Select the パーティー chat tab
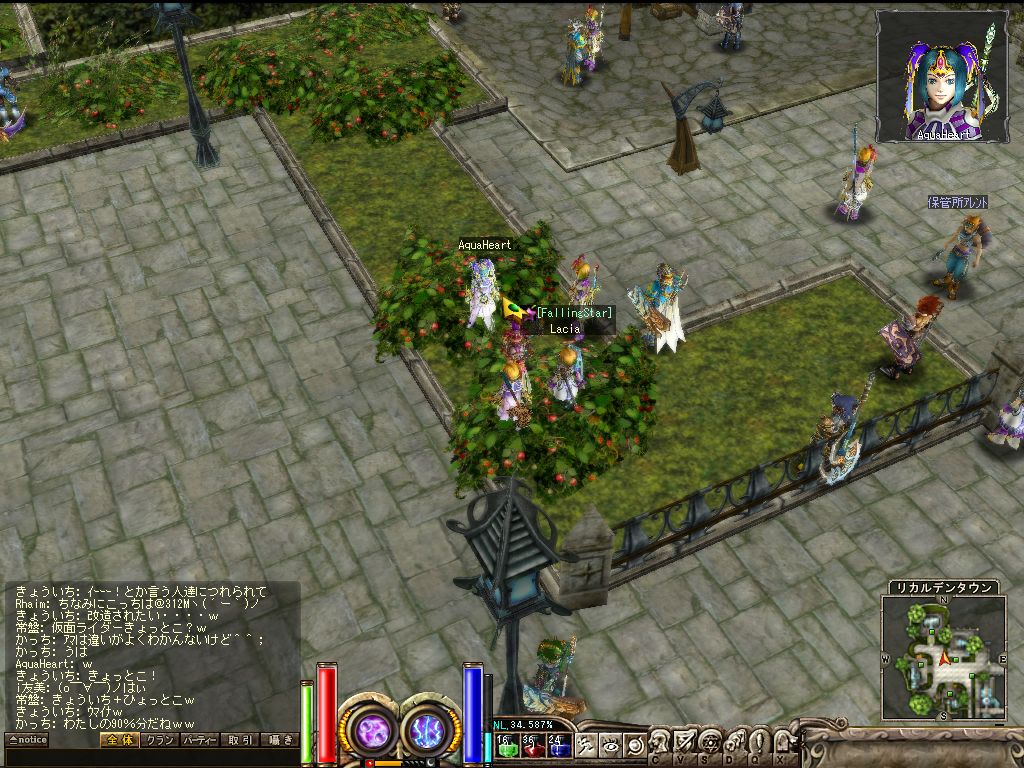 coord(200,740)
